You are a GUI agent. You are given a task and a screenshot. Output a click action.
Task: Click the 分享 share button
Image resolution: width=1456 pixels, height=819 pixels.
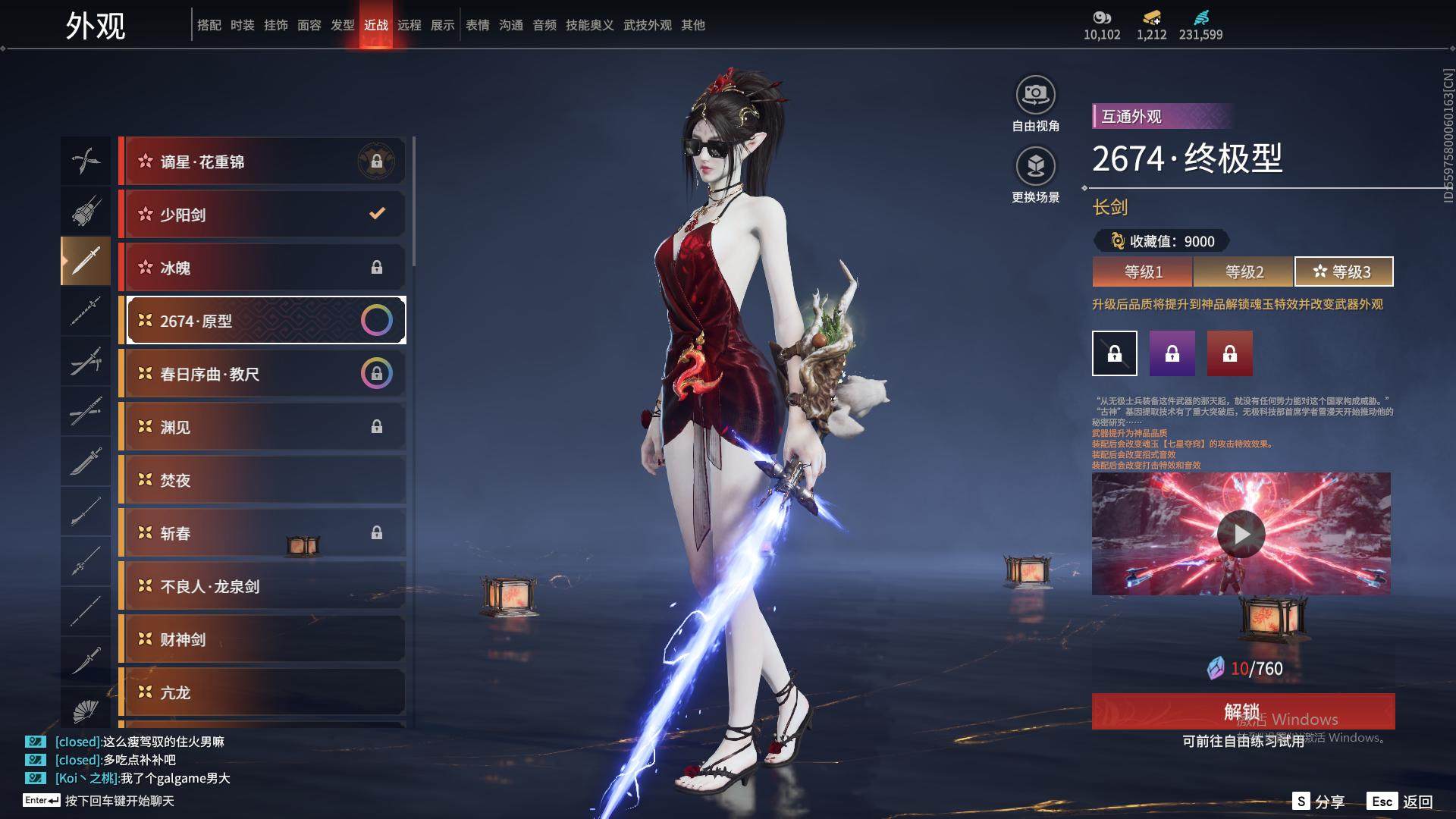pyautogui.click(x=1319, y=801)
